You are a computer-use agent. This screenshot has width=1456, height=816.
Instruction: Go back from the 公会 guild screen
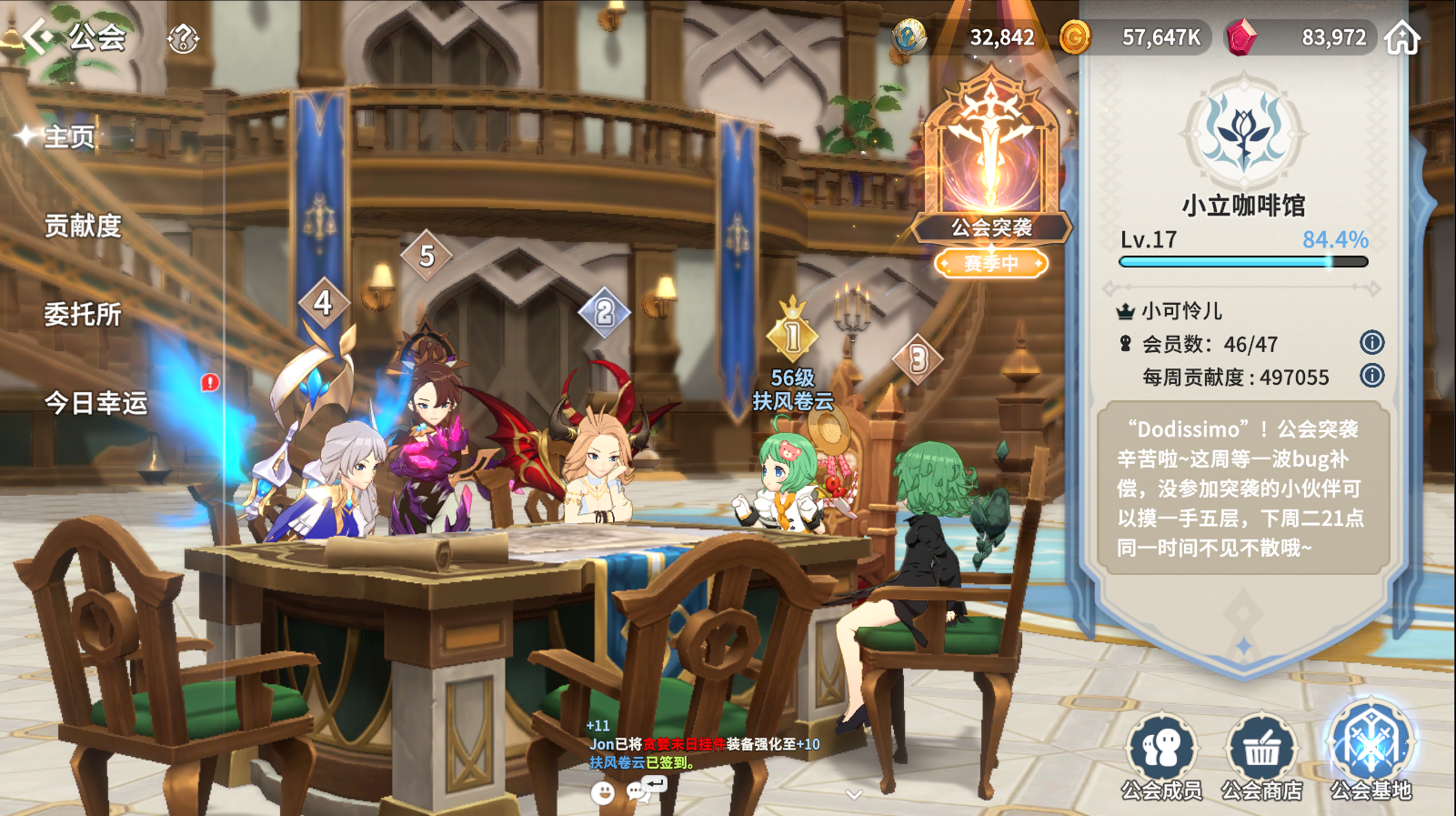click(x=38, y=37)
